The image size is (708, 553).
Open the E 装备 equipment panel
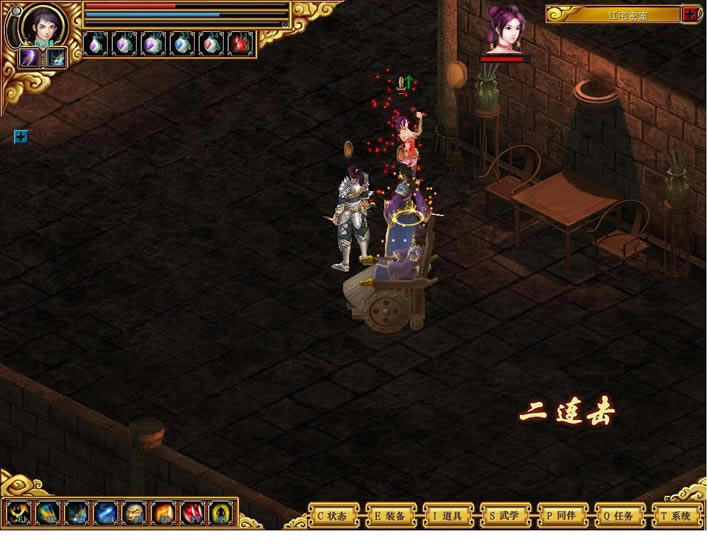390,516
